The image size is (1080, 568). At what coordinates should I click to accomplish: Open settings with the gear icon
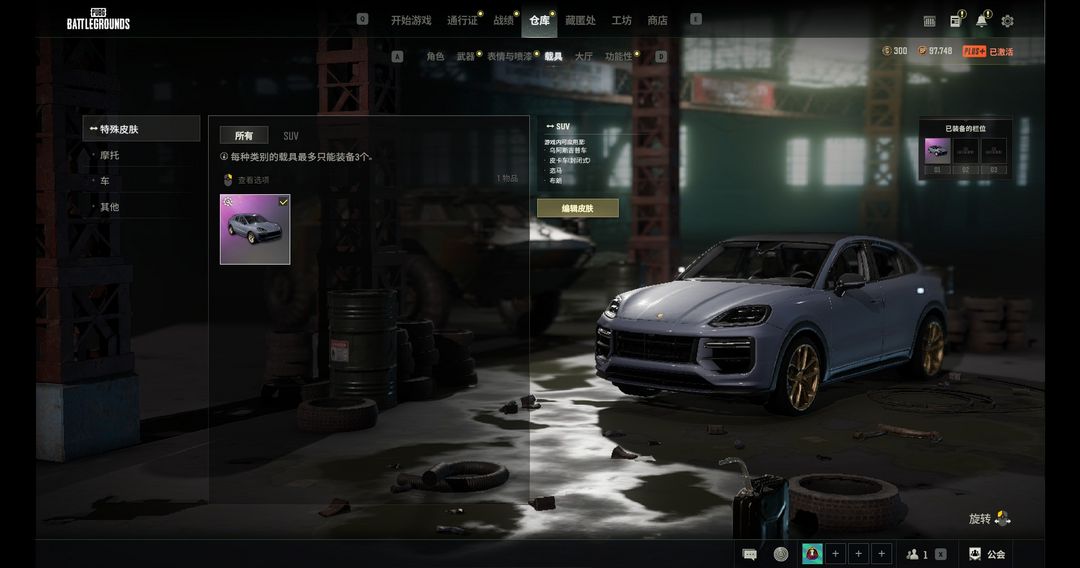1007,21
